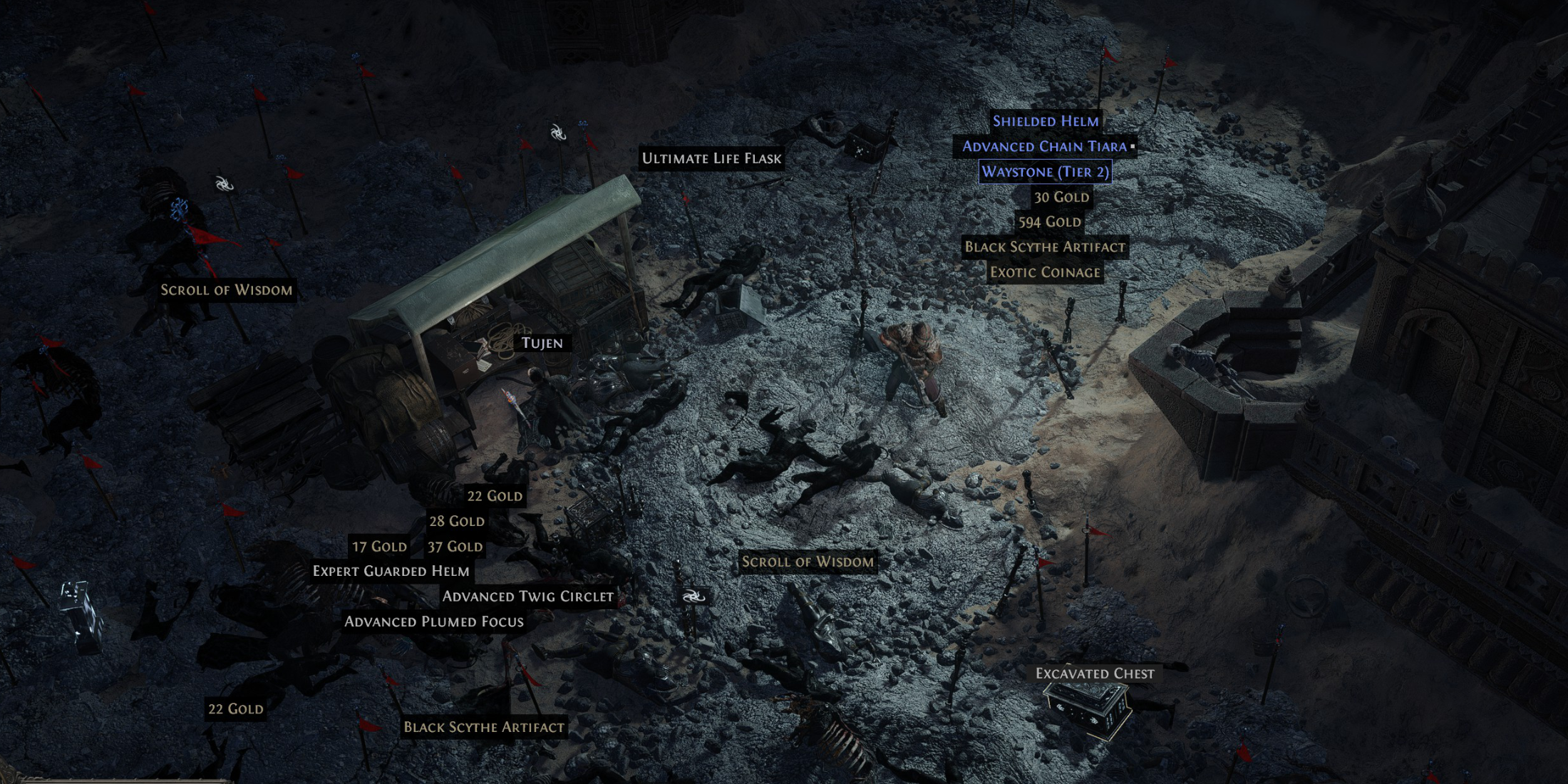This screenshot has height=784, width=1568.
Task: Loot the Ultimate Life Flask label
Action: 711,158
